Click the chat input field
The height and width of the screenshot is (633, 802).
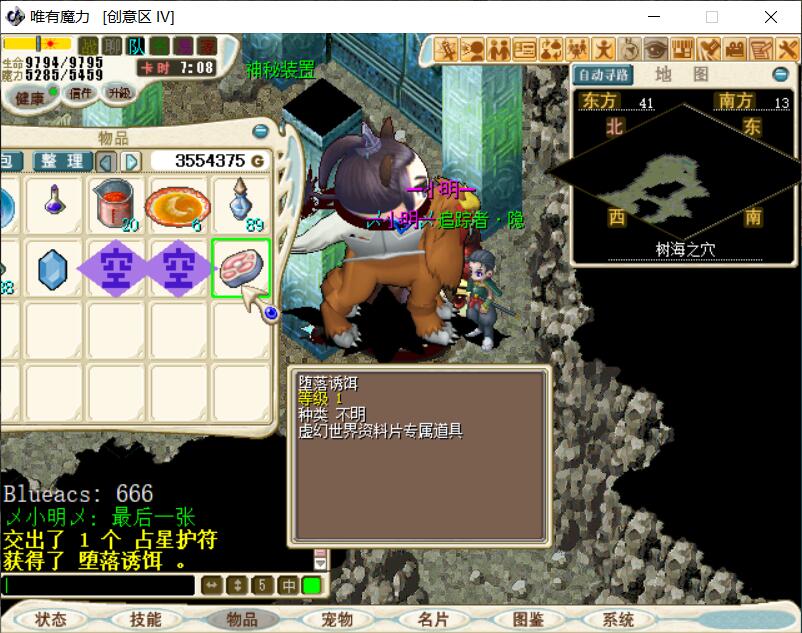[98, 585]
